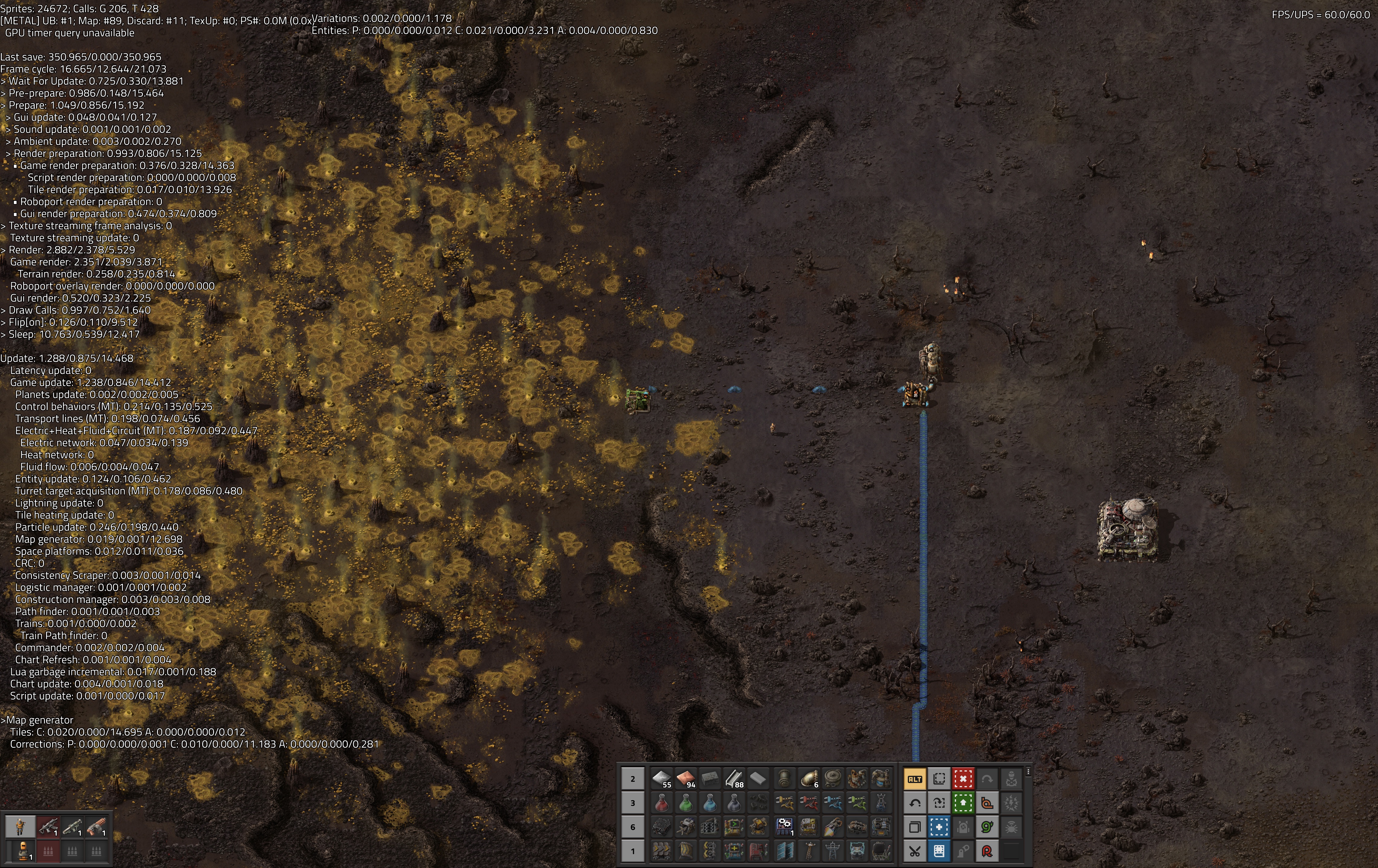
Task: Switch hotbar row number 2 selector
Action: click(633, 779)
